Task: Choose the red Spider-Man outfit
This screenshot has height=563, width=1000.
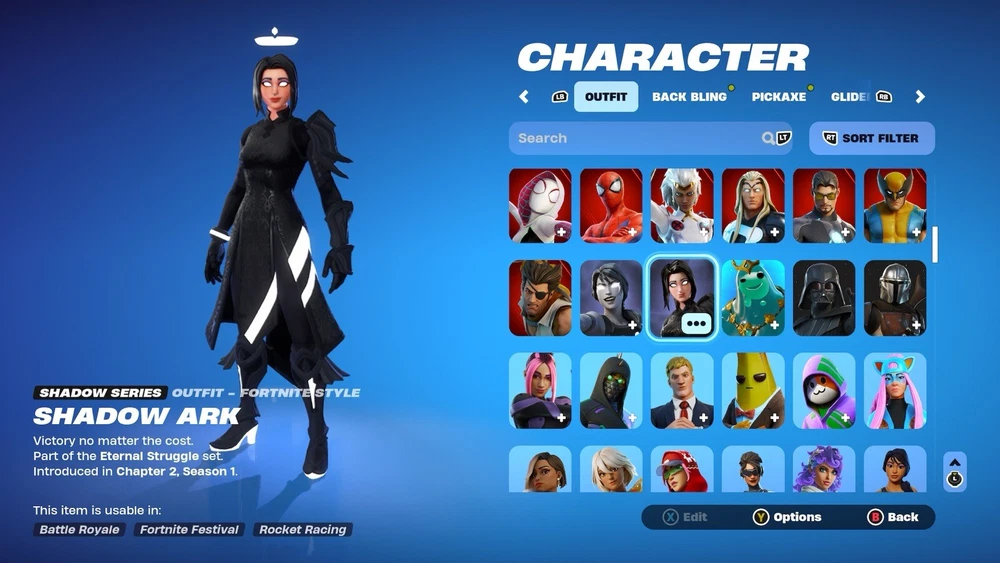Action: click(611, 205)
